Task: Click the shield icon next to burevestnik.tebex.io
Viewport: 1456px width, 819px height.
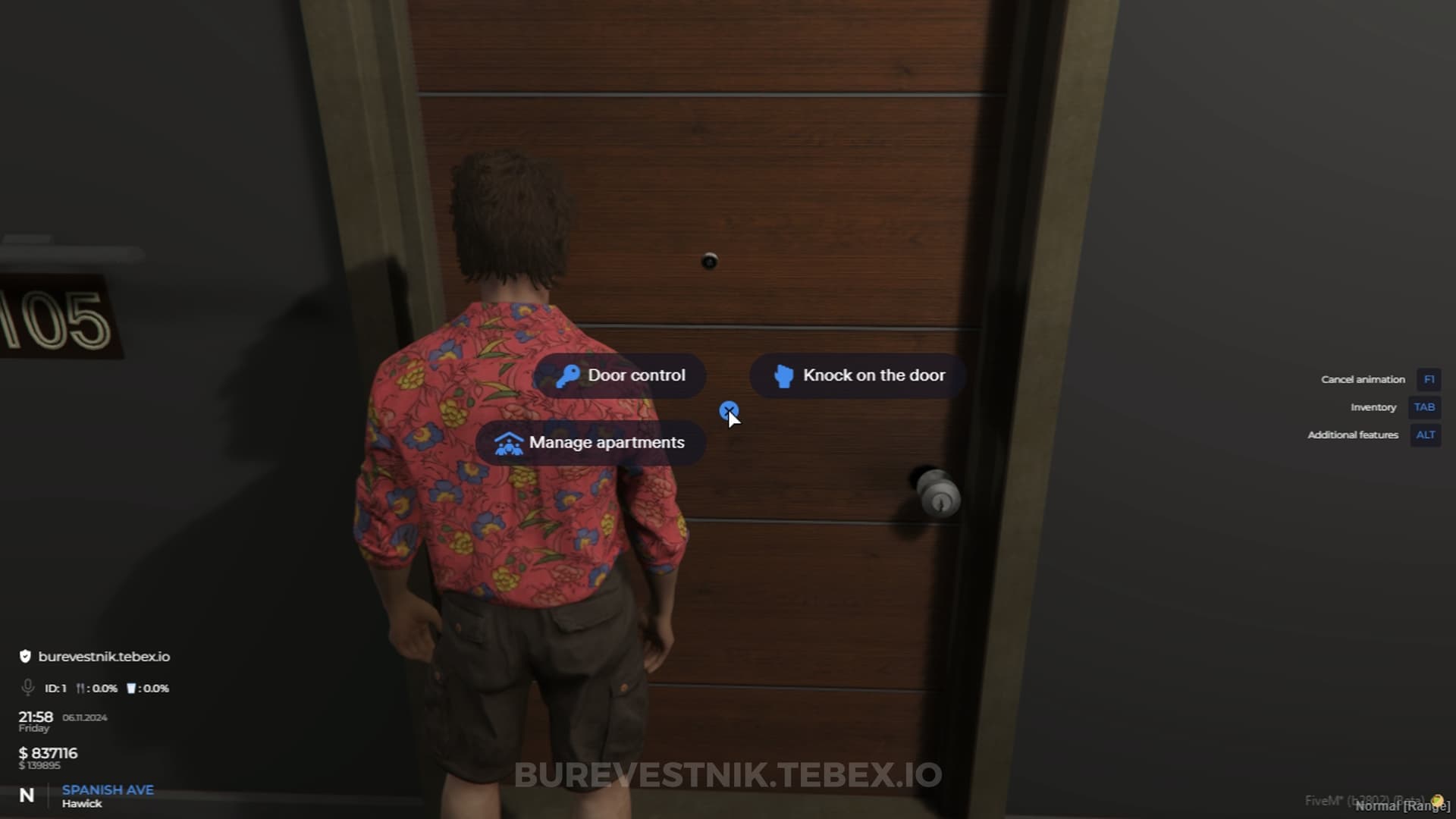Action: point(25,657)
